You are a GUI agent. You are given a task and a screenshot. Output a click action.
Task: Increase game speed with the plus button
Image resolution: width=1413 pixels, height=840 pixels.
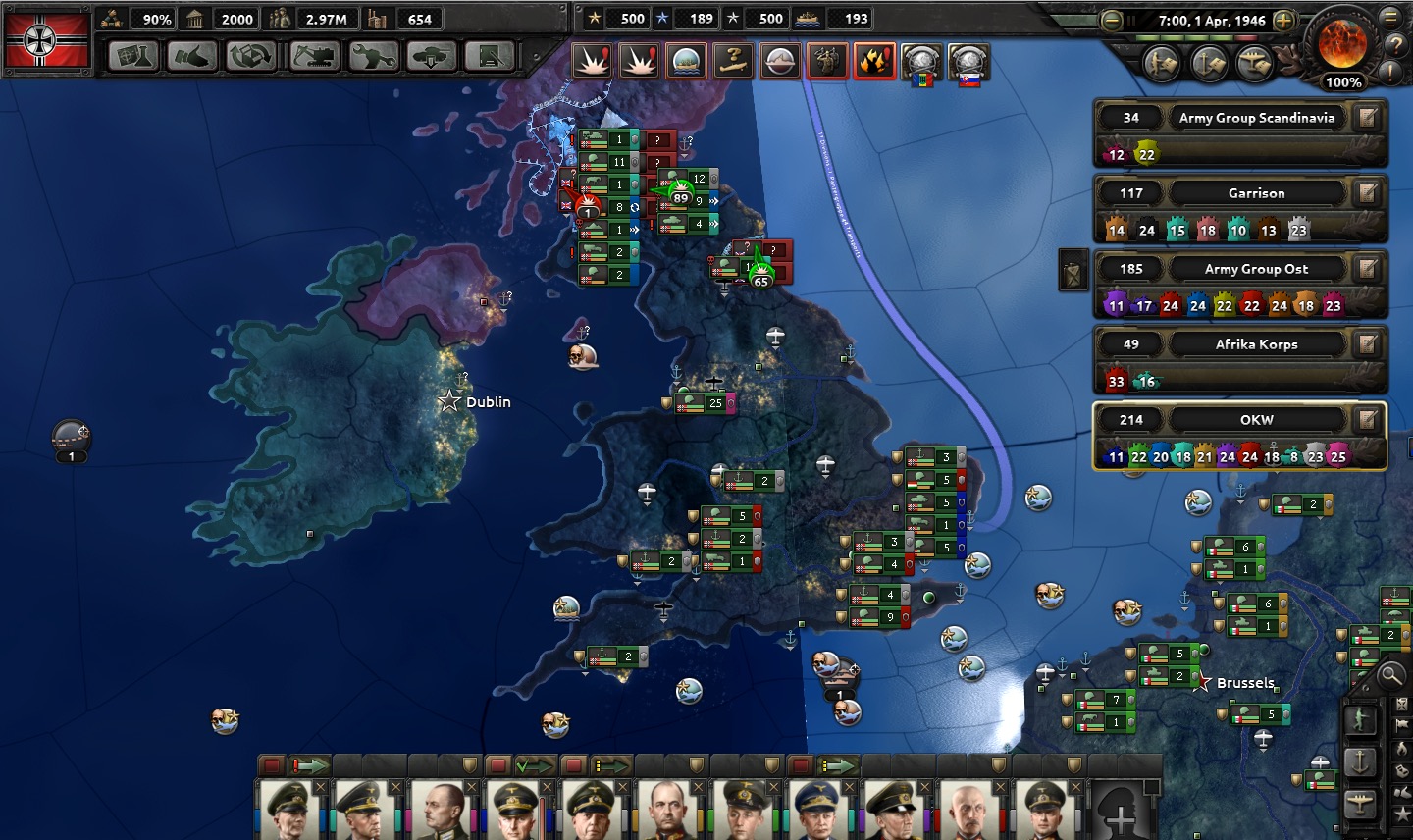[x=1283, y=21]
